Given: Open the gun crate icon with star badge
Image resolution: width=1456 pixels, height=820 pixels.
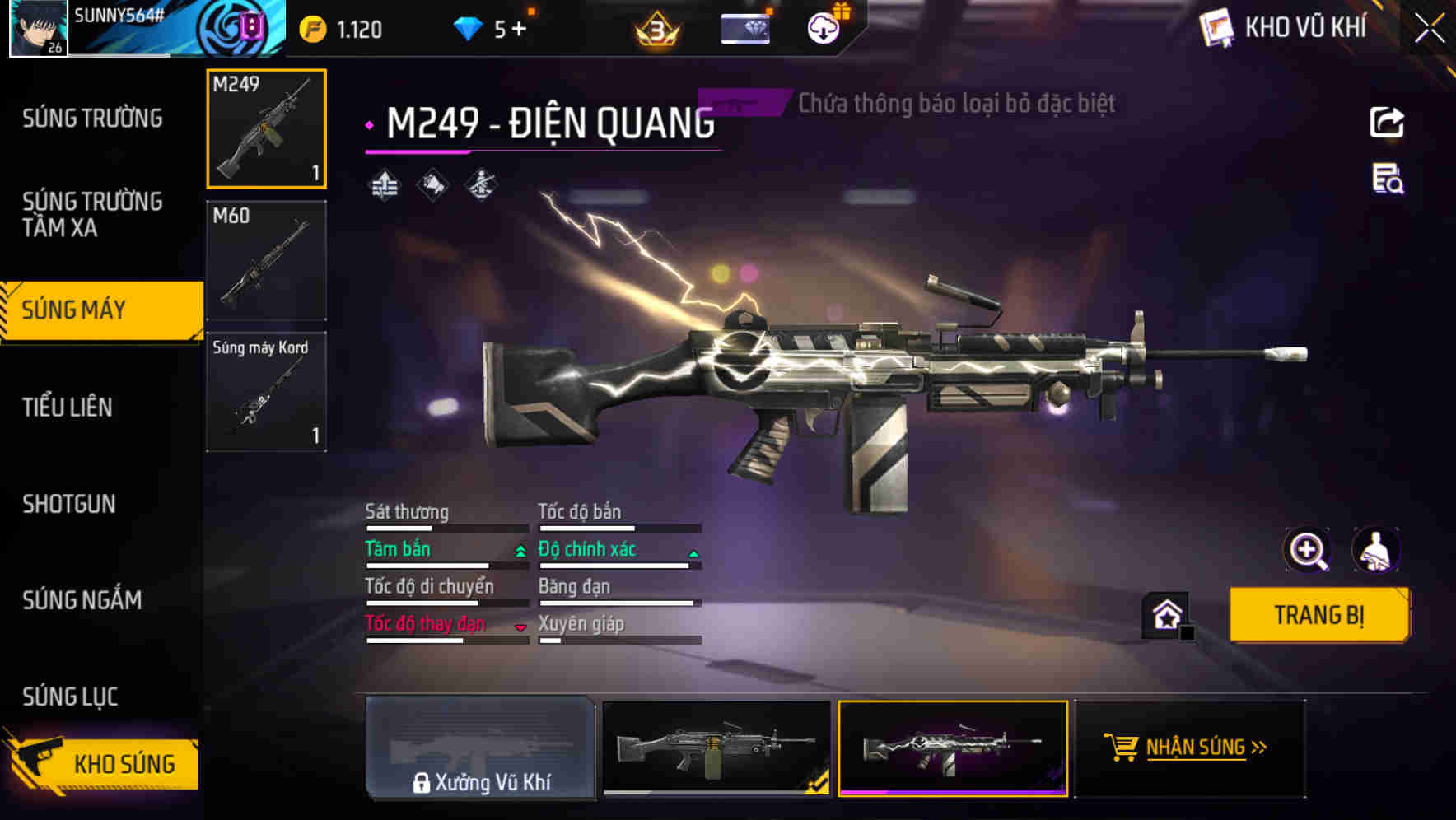Looking at the screenshot, I should tap(1165, 614).
